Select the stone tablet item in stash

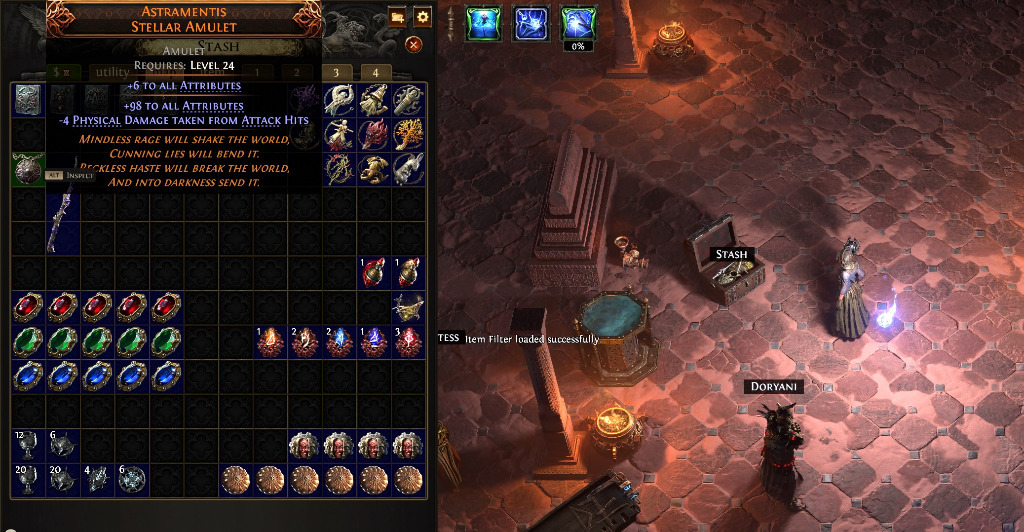tap(27, 98)
